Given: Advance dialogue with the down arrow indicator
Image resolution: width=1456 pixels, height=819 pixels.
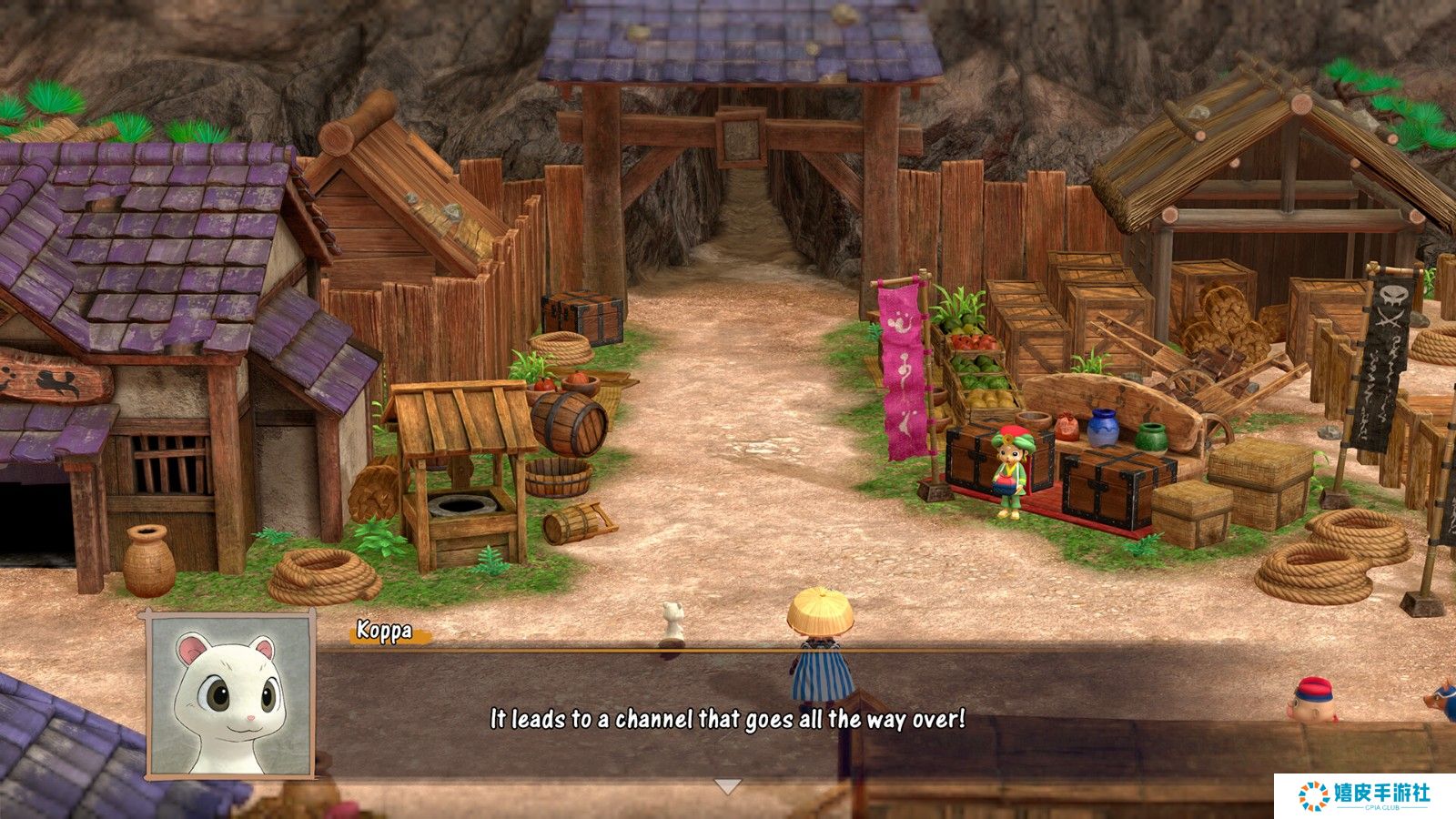Looking at the screenshot, I should coord(727,786).
